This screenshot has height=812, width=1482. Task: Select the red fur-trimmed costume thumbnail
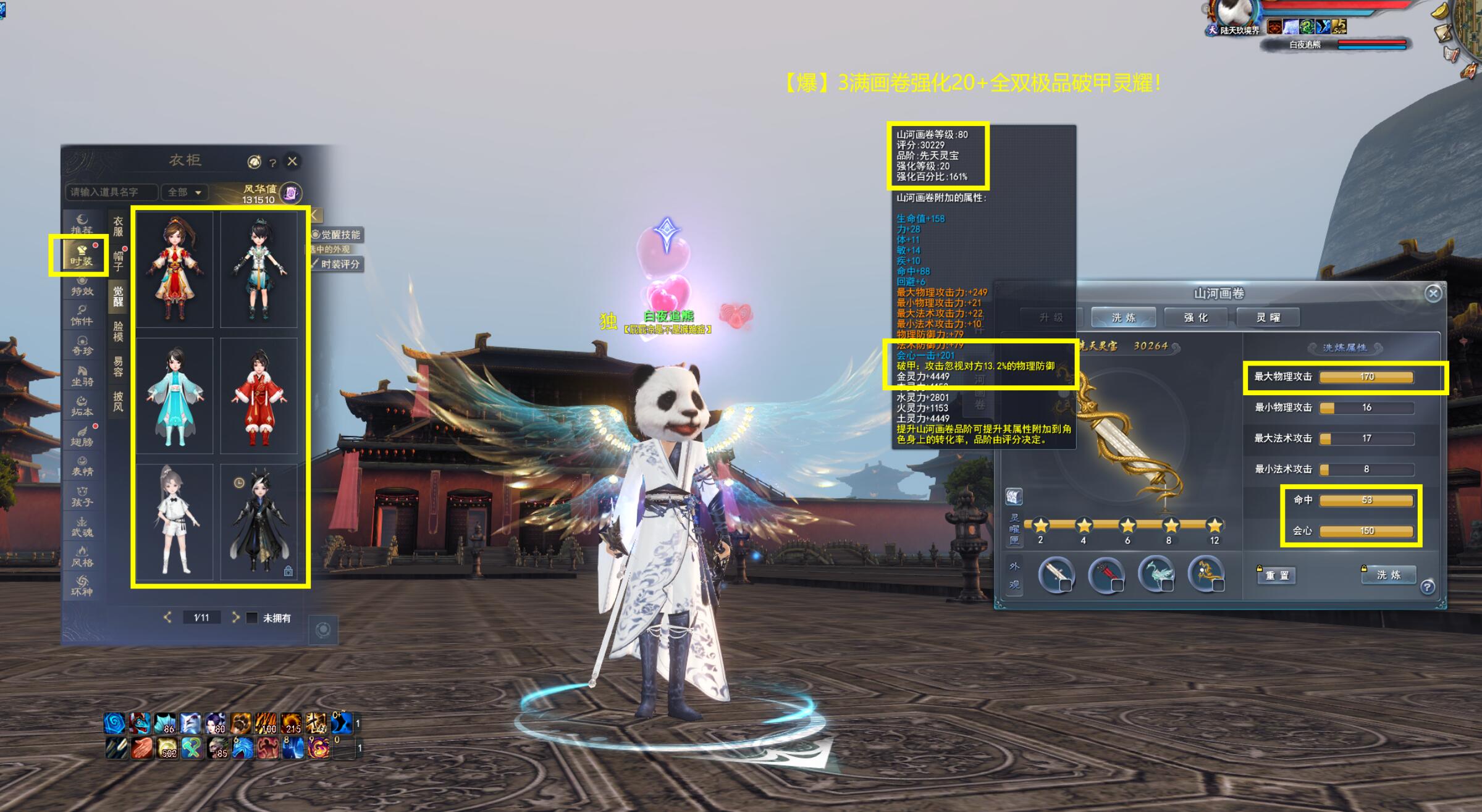click(259, 396)
